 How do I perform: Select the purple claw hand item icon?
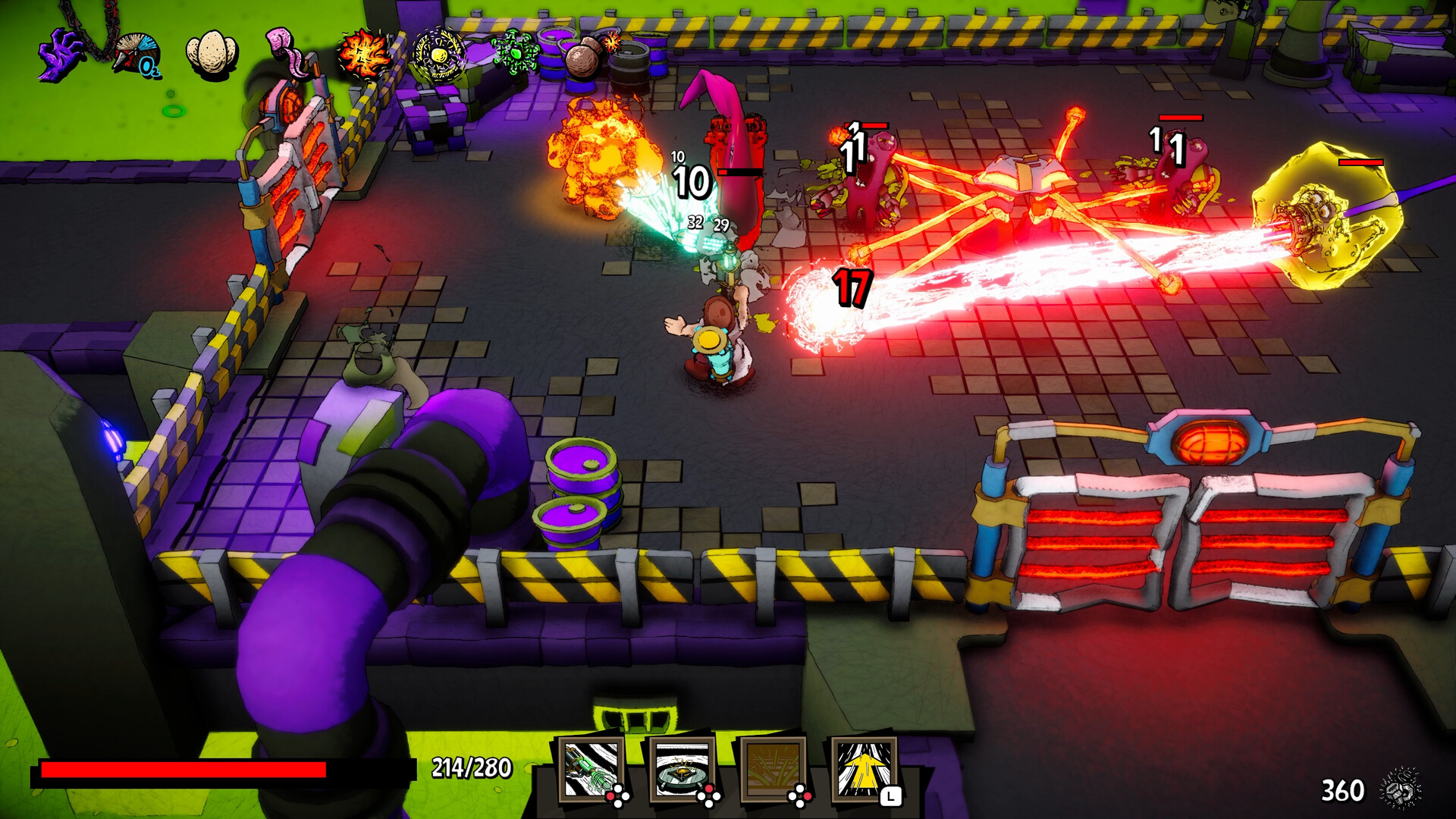click(62, 55)
